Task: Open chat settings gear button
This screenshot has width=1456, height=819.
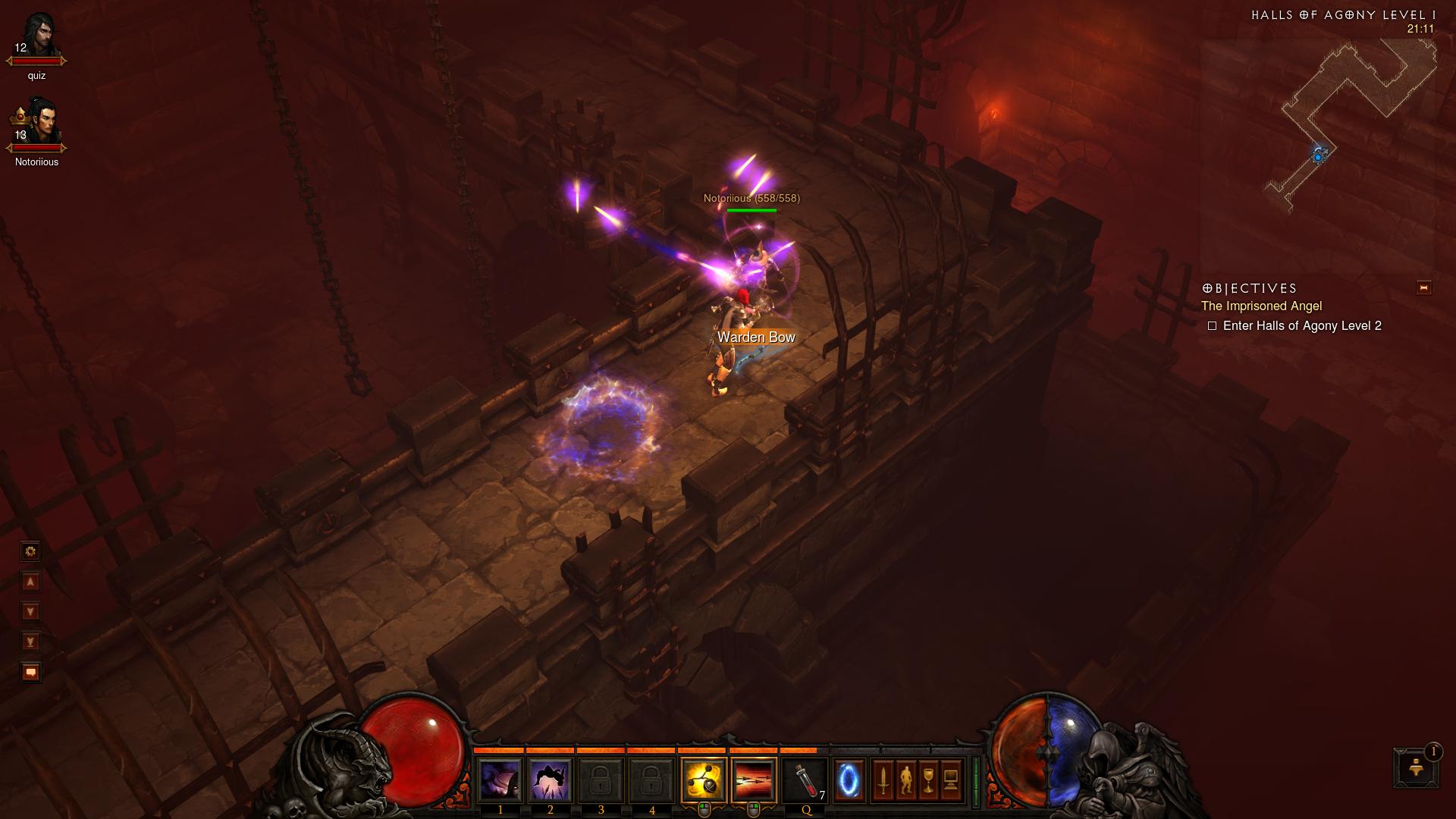Action: pyautogui.click(x=31, y=551)
